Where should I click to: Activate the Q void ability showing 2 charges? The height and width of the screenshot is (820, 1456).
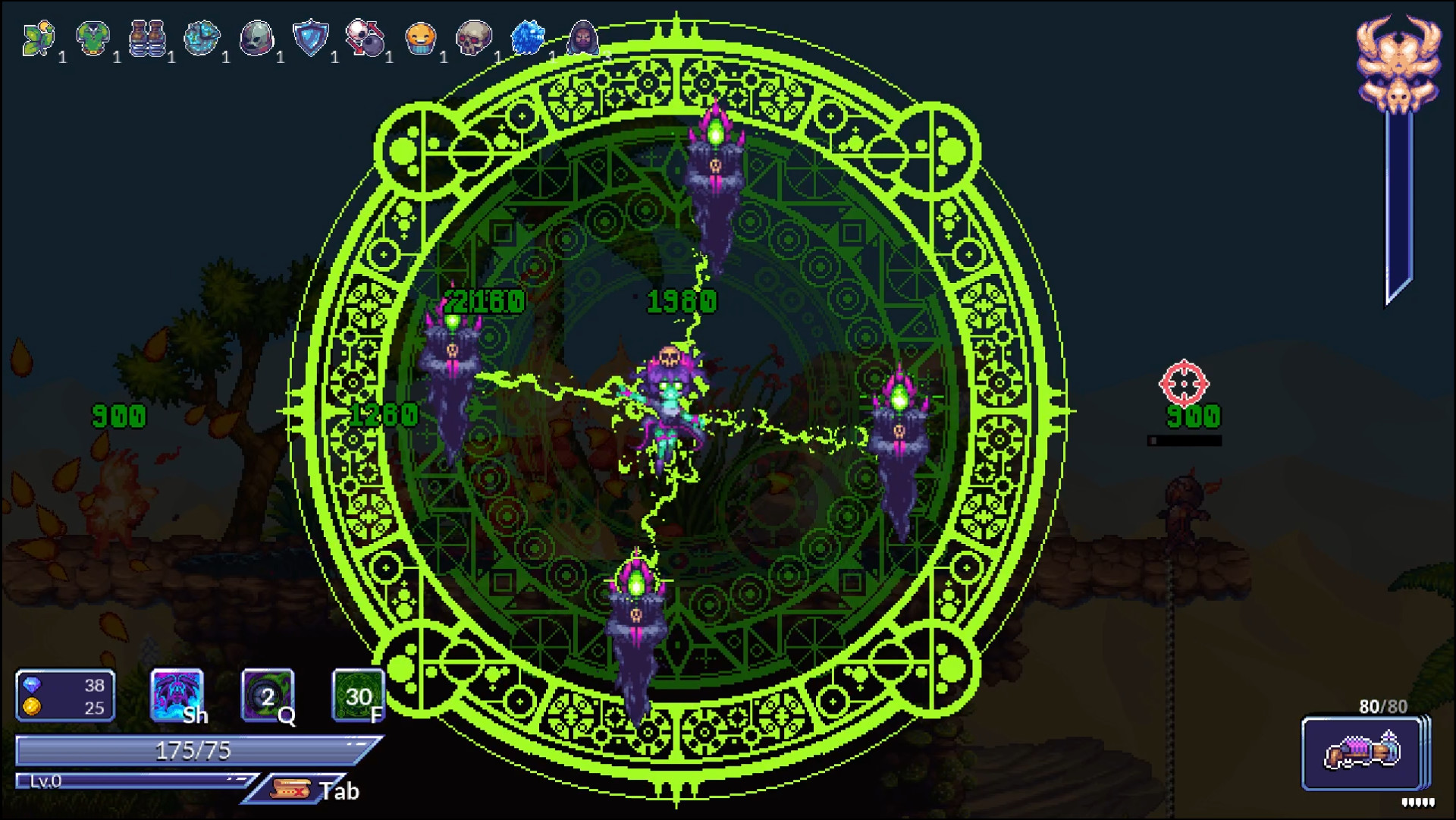(267, 694)
